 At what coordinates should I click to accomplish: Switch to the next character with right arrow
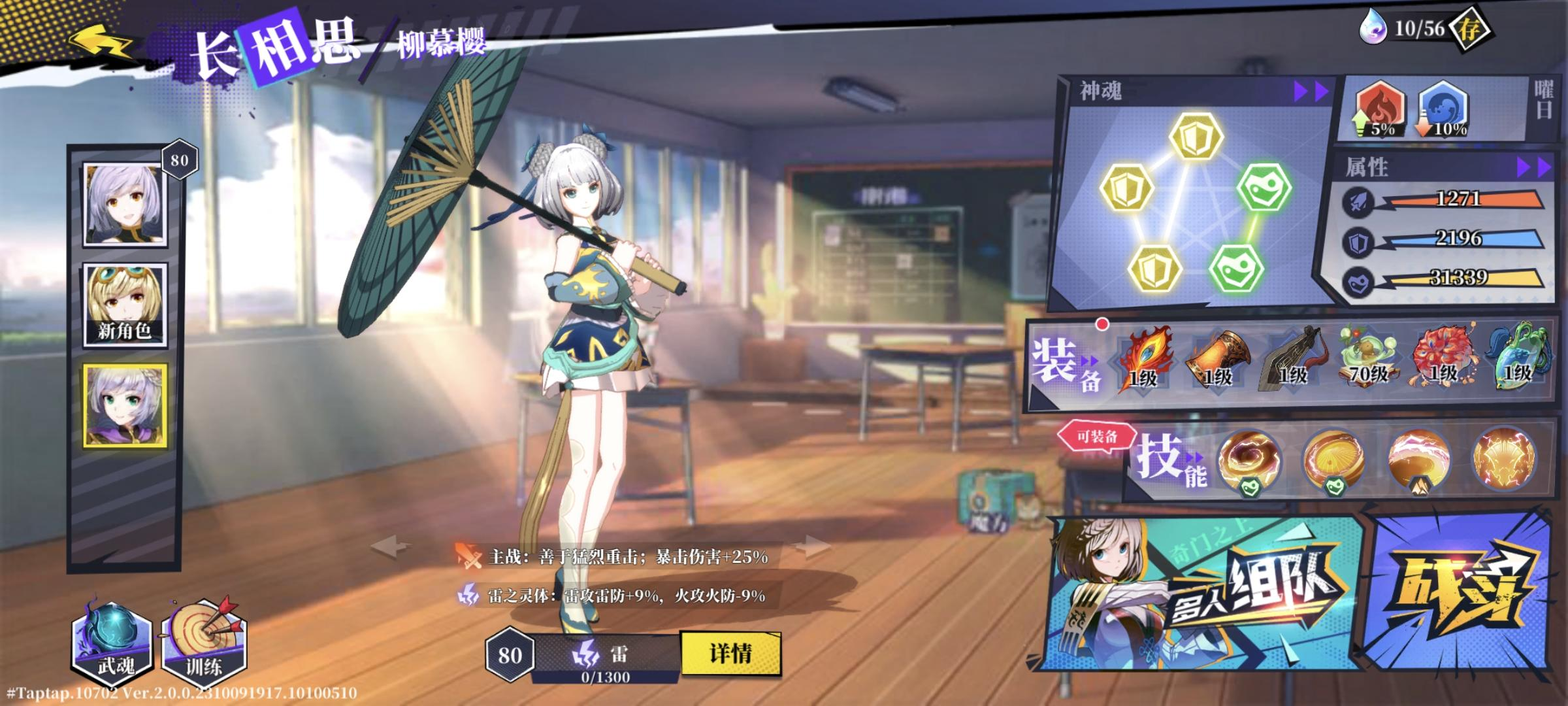coord(817,546)
